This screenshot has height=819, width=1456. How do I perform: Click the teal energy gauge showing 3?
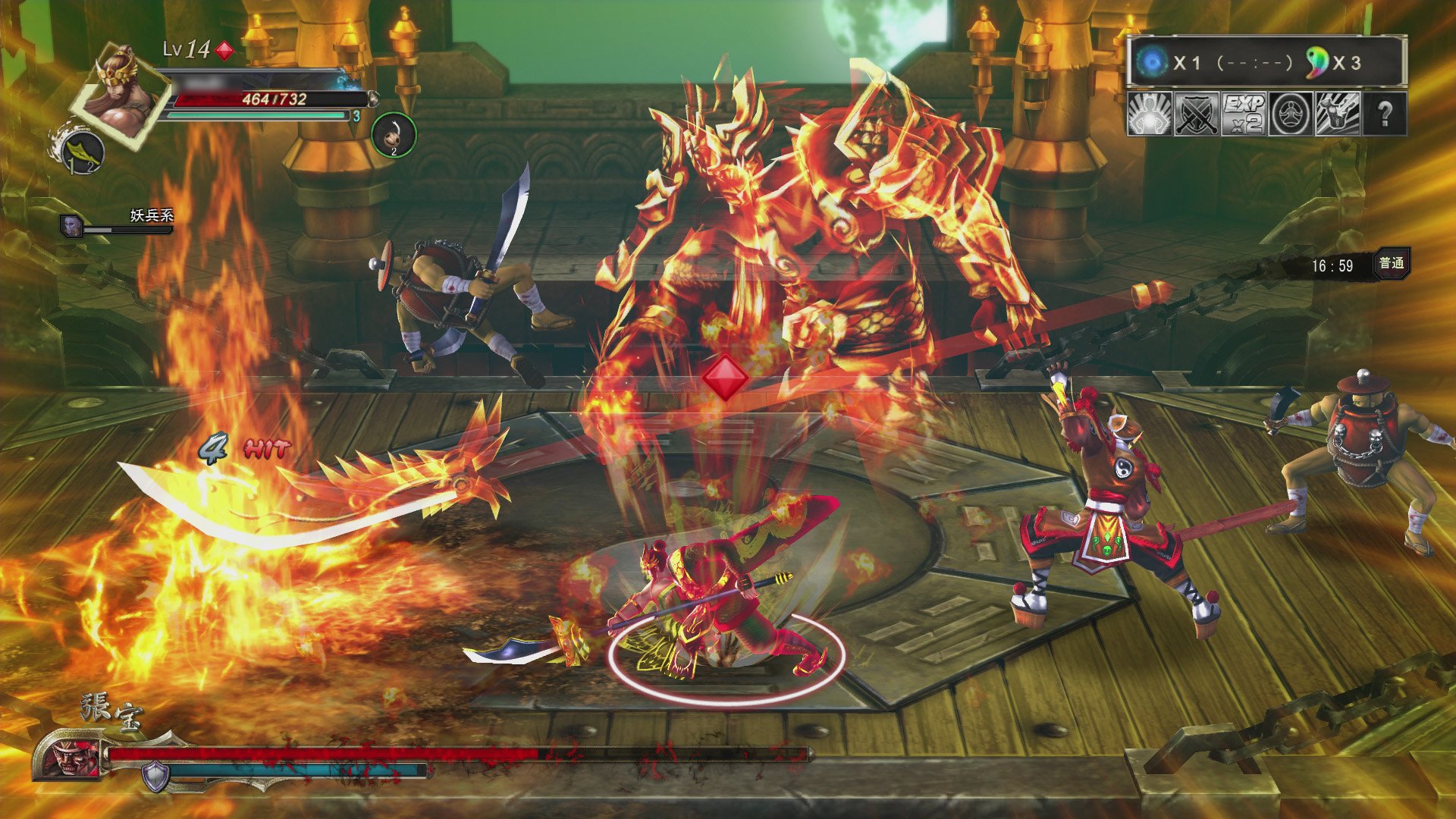pos(258,116)
